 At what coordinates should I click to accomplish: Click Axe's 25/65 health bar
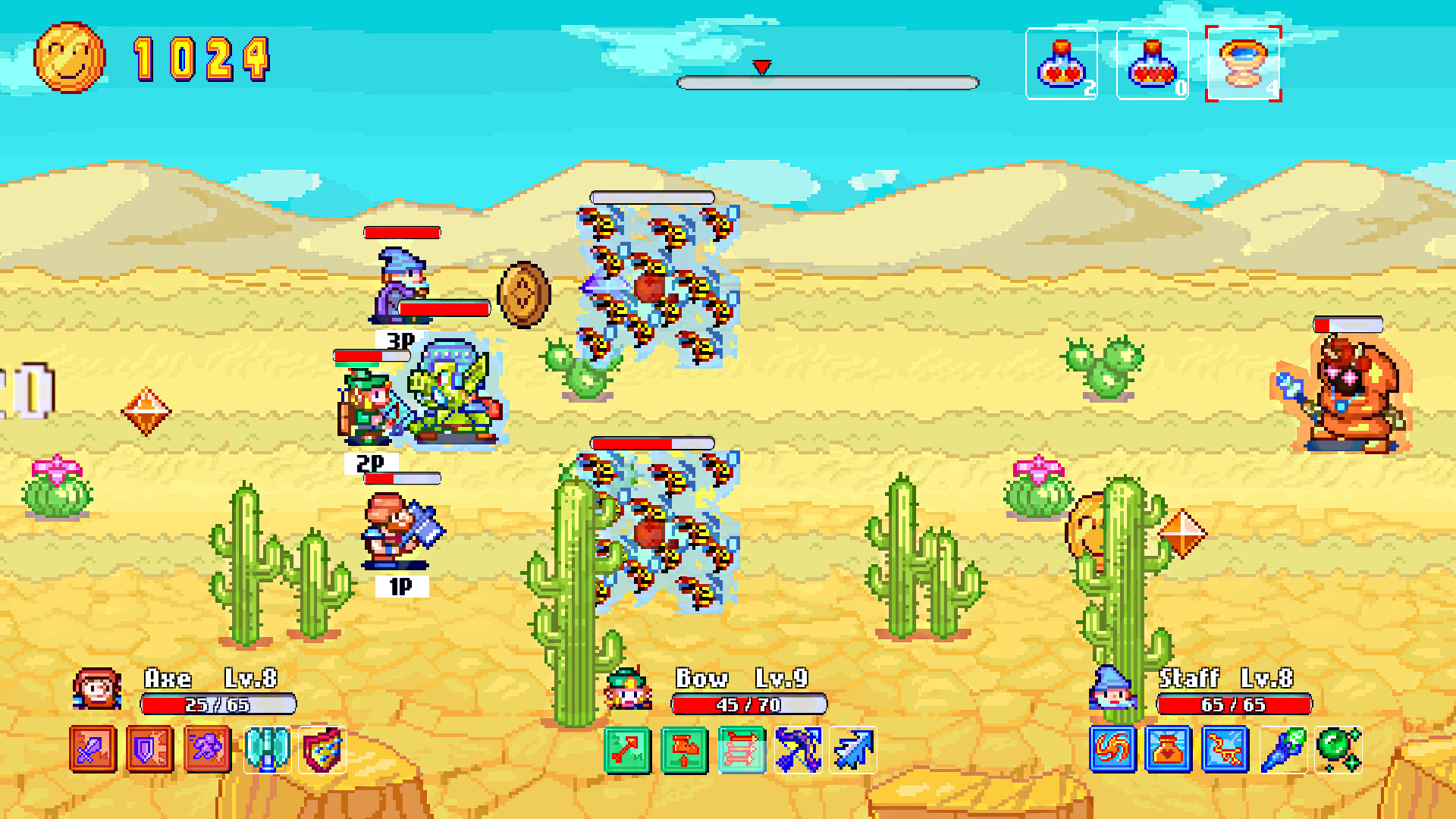point(215,704)
